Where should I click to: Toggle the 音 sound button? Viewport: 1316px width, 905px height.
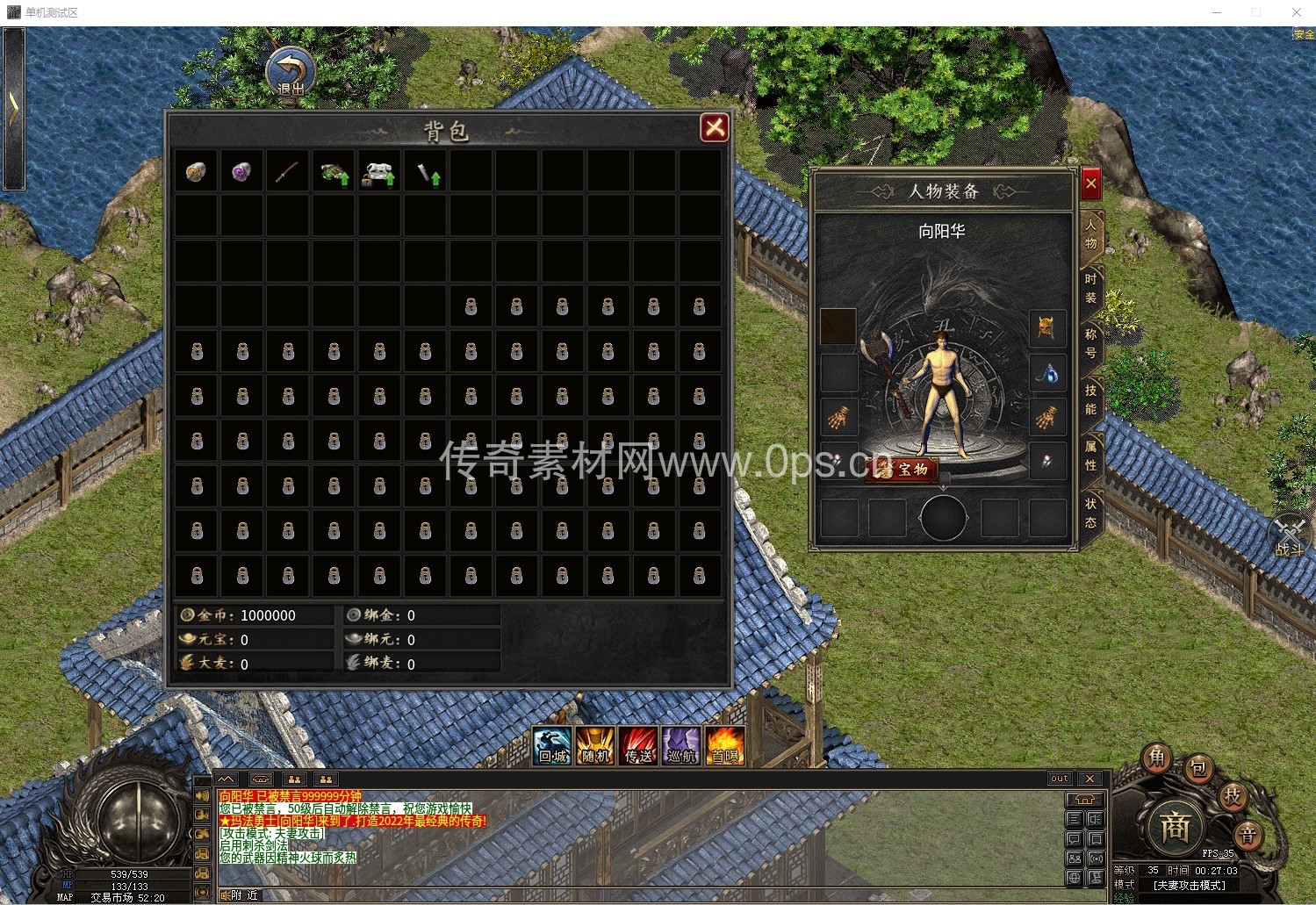tap(1248, 833)
